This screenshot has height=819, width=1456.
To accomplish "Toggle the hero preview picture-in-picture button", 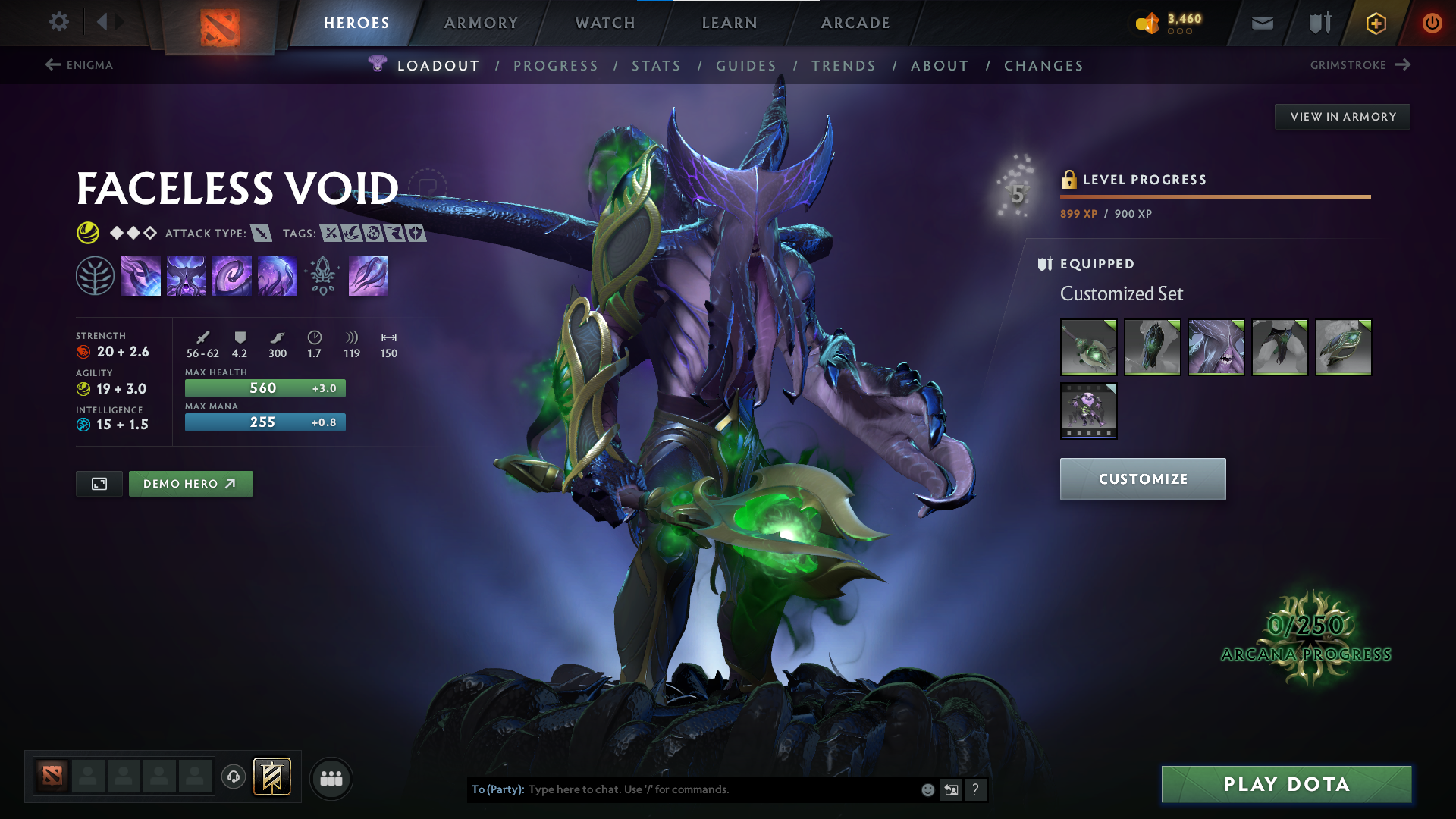I will click(x=98, y=483).
